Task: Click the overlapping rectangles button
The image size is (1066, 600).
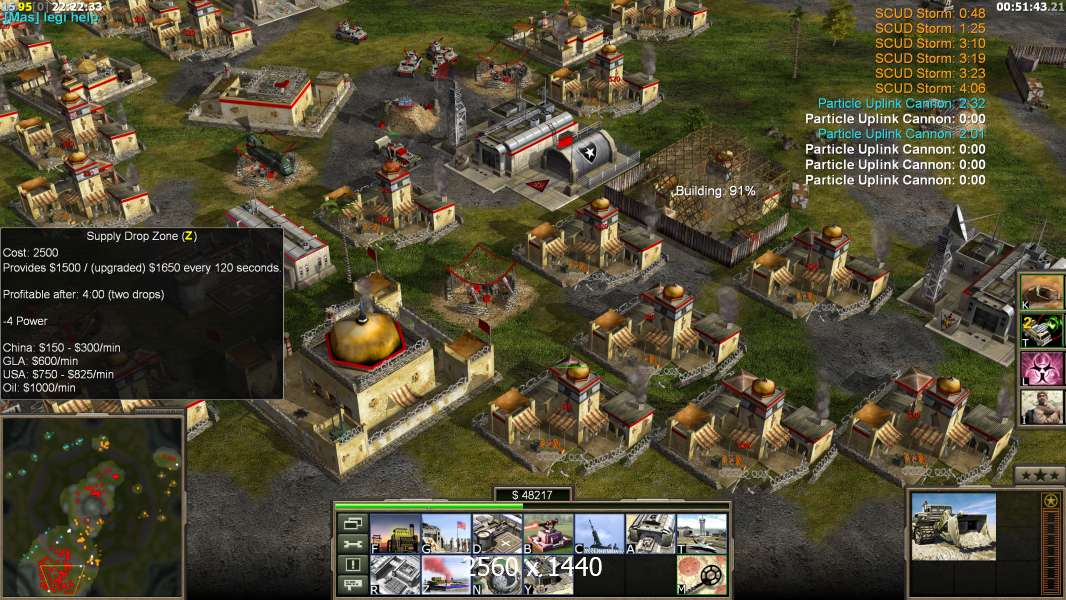Action: [352, 523]
